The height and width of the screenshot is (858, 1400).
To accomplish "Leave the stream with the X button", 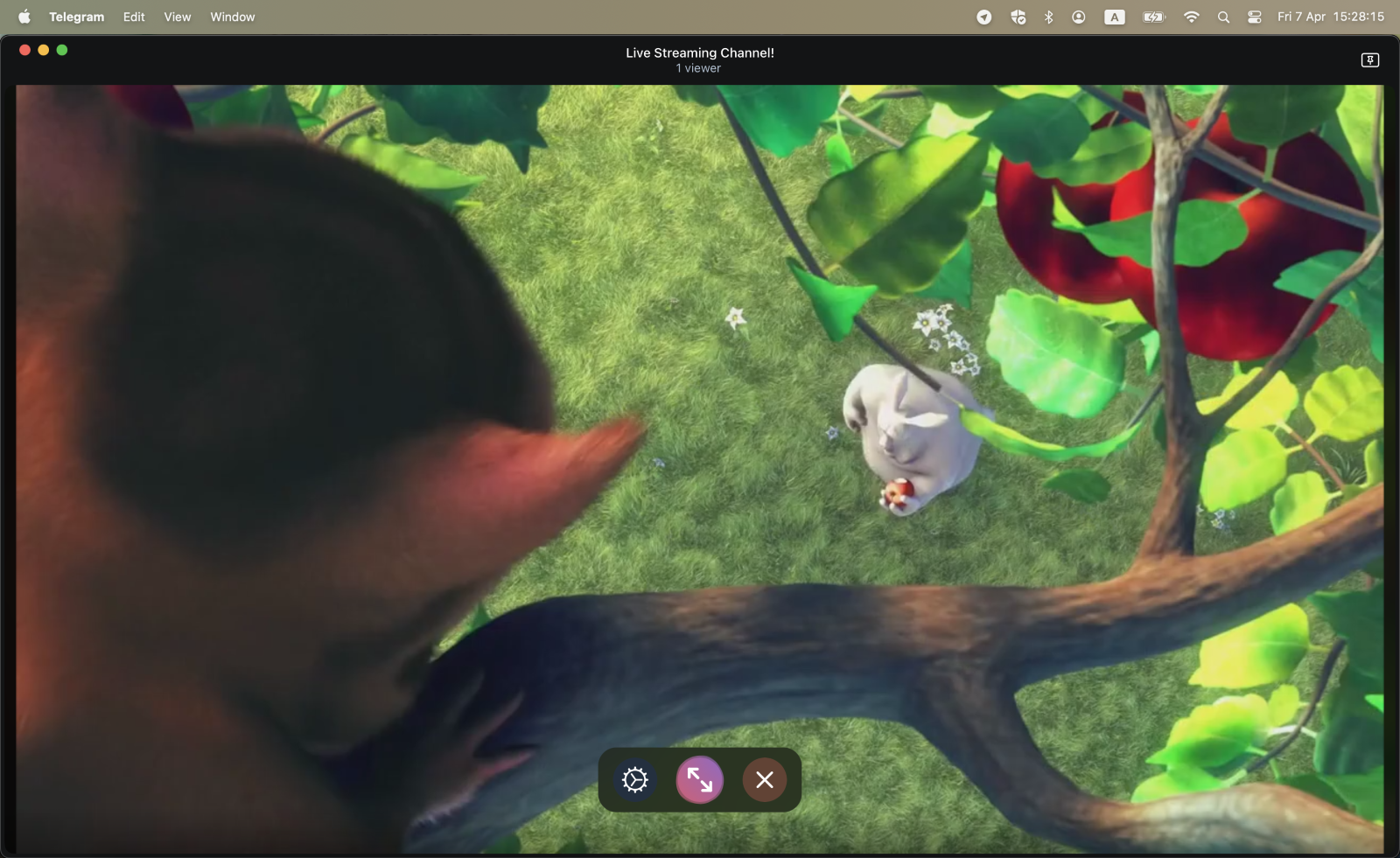I will (765, 779).
